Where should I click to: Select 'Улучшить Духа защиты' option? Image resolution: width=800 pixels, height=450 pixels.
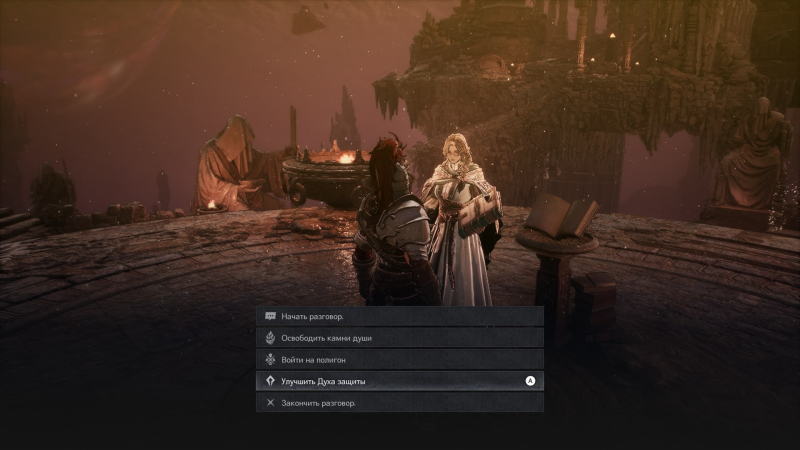coord(400,381)
